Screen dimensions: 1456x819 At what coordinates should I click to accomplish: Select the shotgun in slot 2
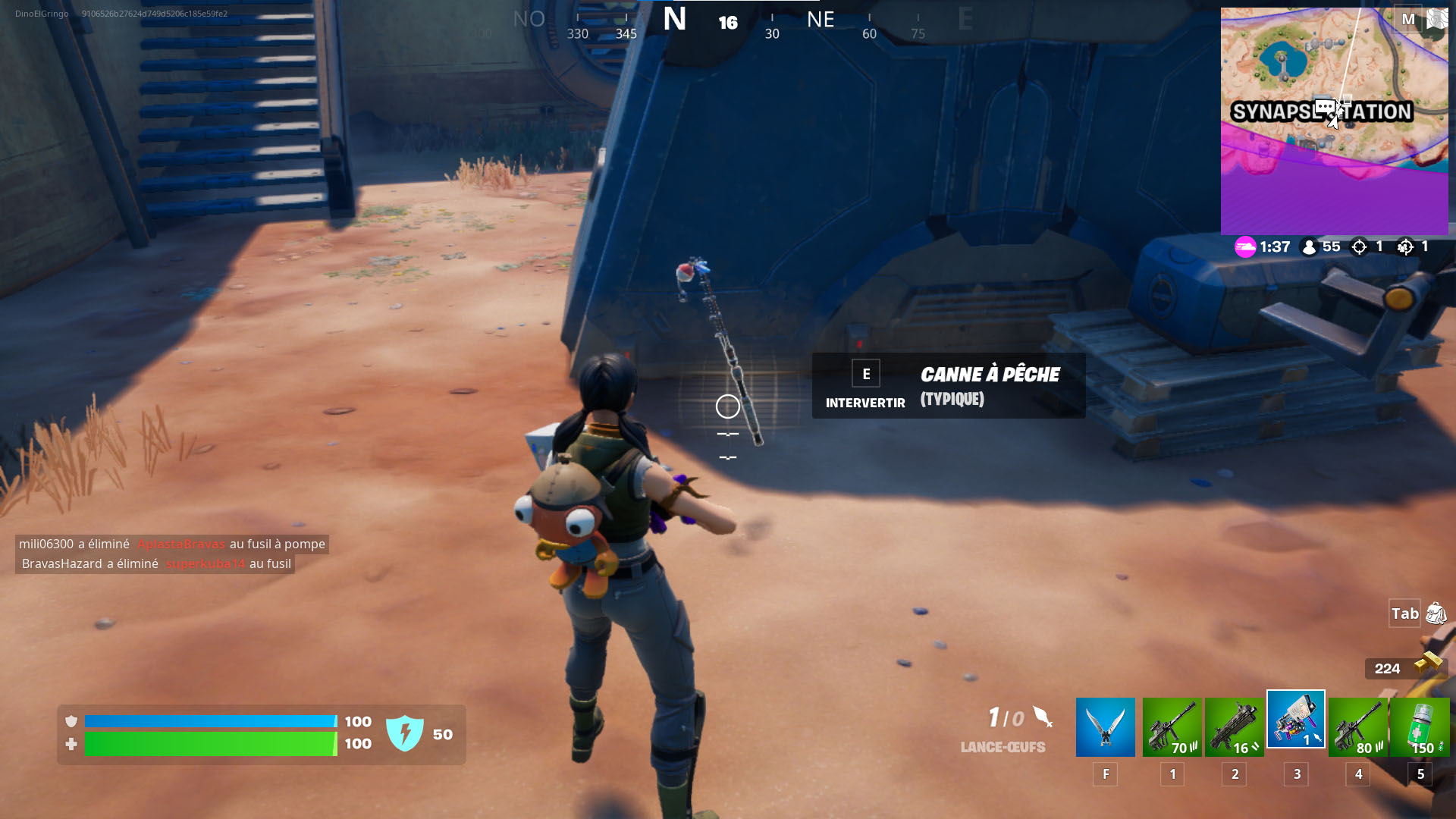click(1234, 726)
